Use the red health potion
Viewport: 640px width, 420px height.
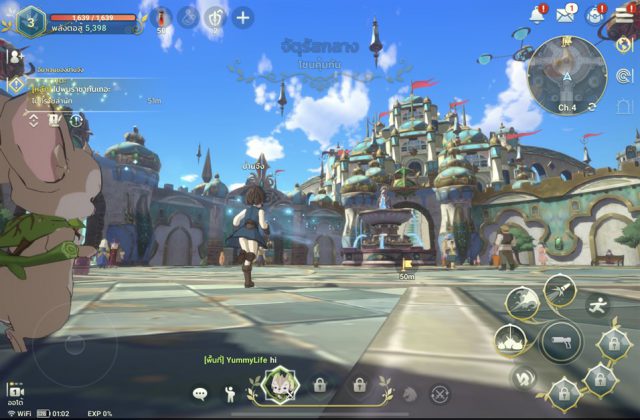tap(162, 17)
